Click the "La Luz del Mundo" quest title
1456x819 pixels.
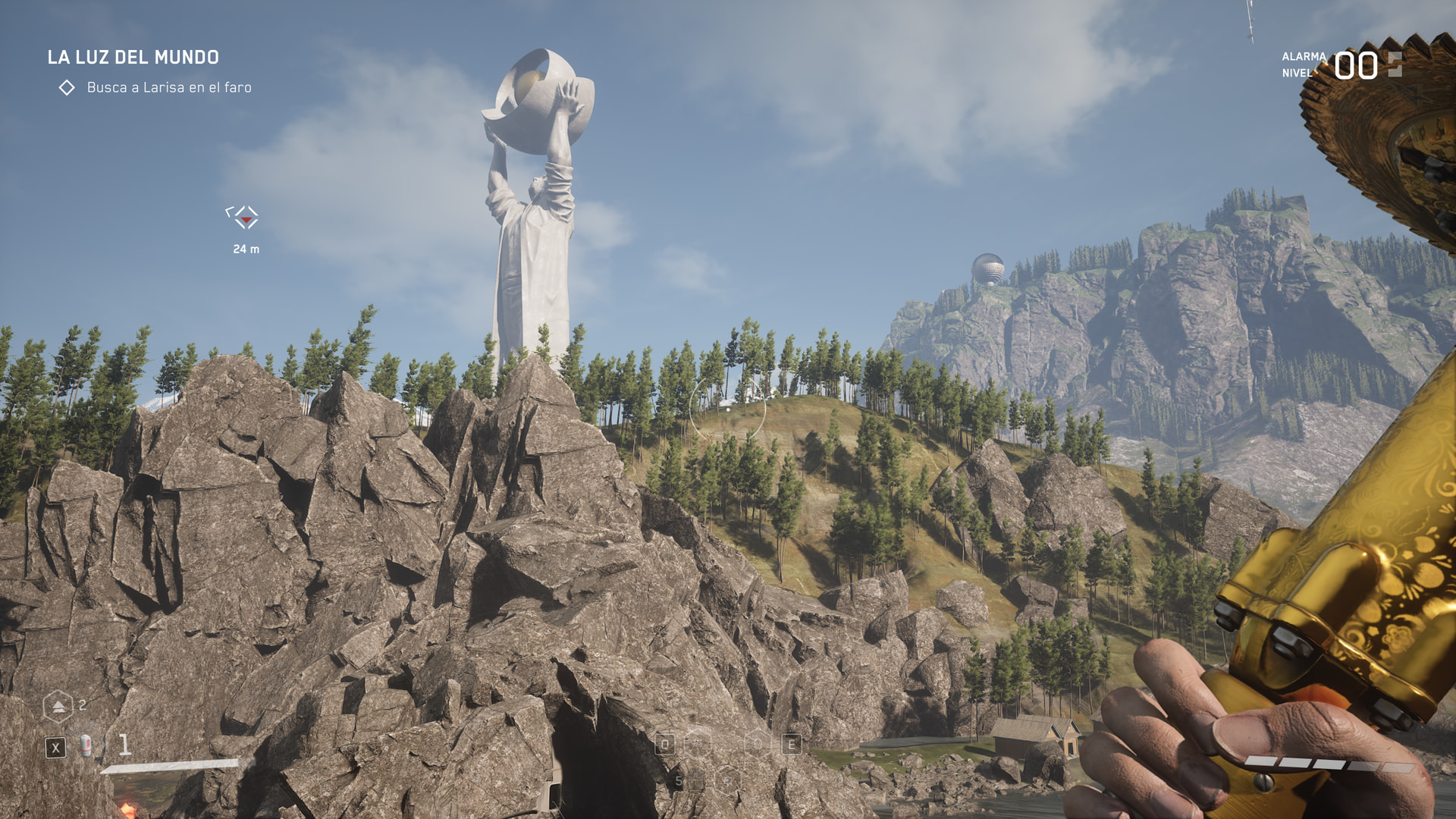(133, 58)
